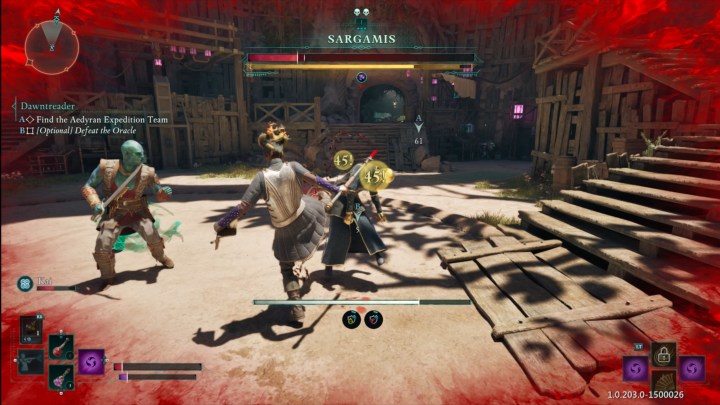The width and height of the screenshot is (720, 405).
Task: Click the Kai companion icon
Action: [25, 284]
